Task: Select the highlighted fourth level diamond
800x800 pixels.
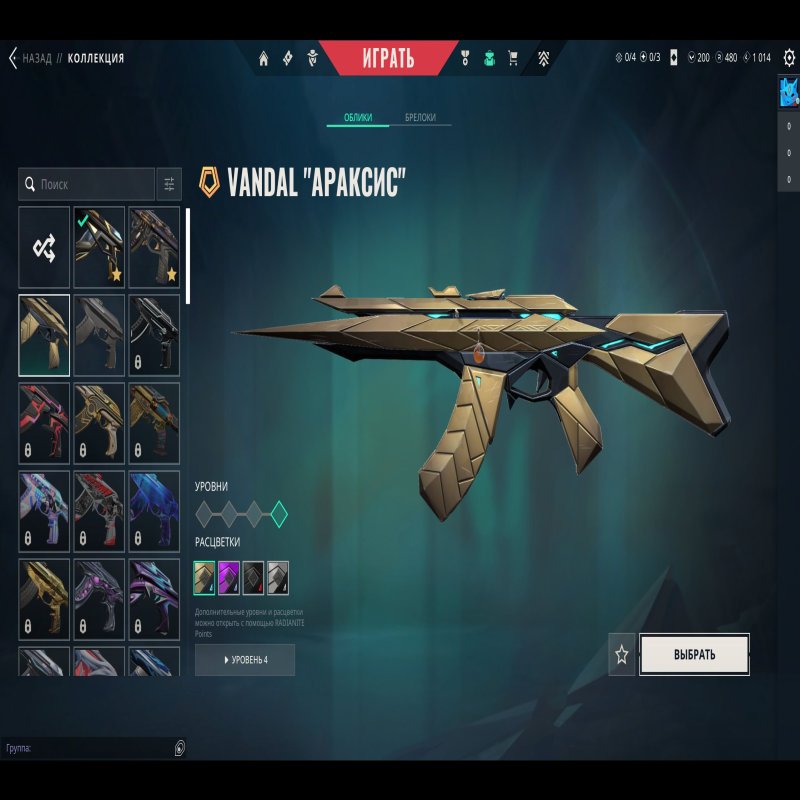Action: tap(279, 515)
